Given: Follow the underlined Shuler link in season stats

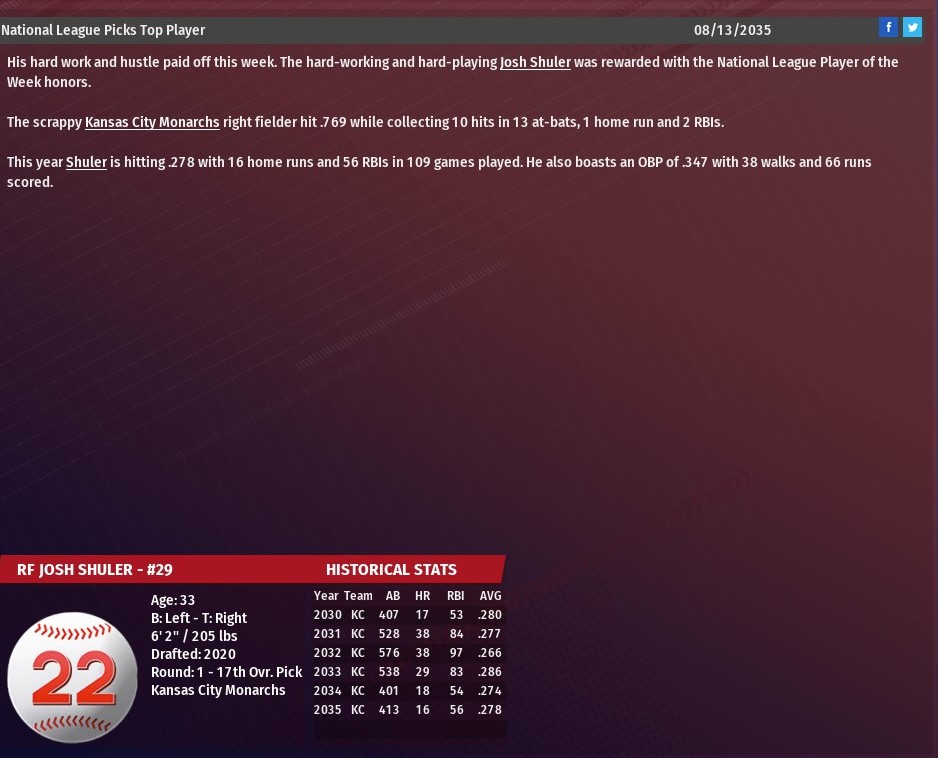Looking at the screenshot, I should click(x=86, y=162).
